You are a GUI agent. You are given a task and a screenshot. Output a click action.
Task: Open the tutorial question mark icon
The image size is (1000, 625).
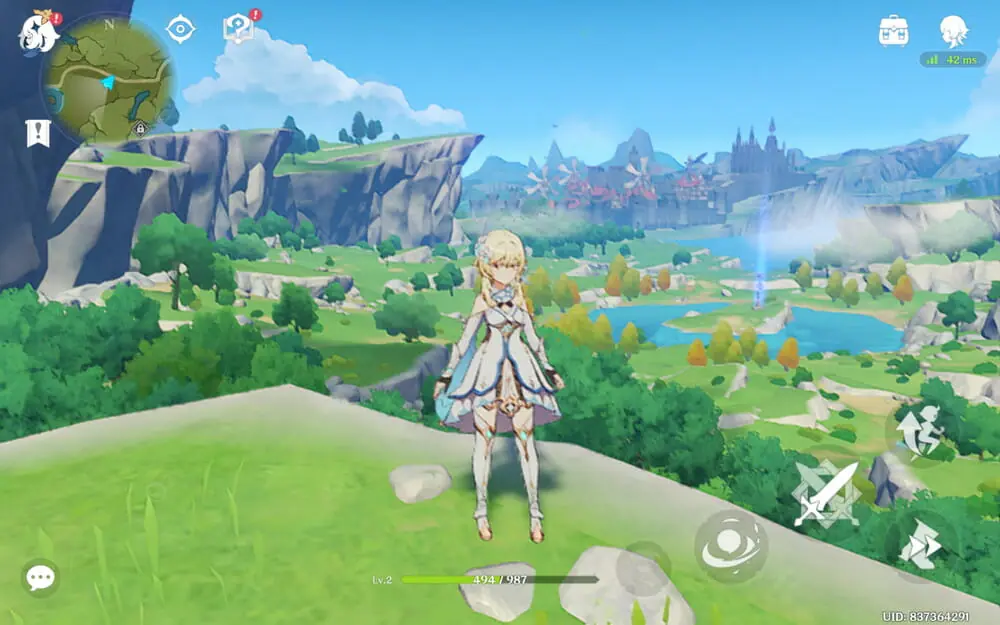click(x=239, y=28)
